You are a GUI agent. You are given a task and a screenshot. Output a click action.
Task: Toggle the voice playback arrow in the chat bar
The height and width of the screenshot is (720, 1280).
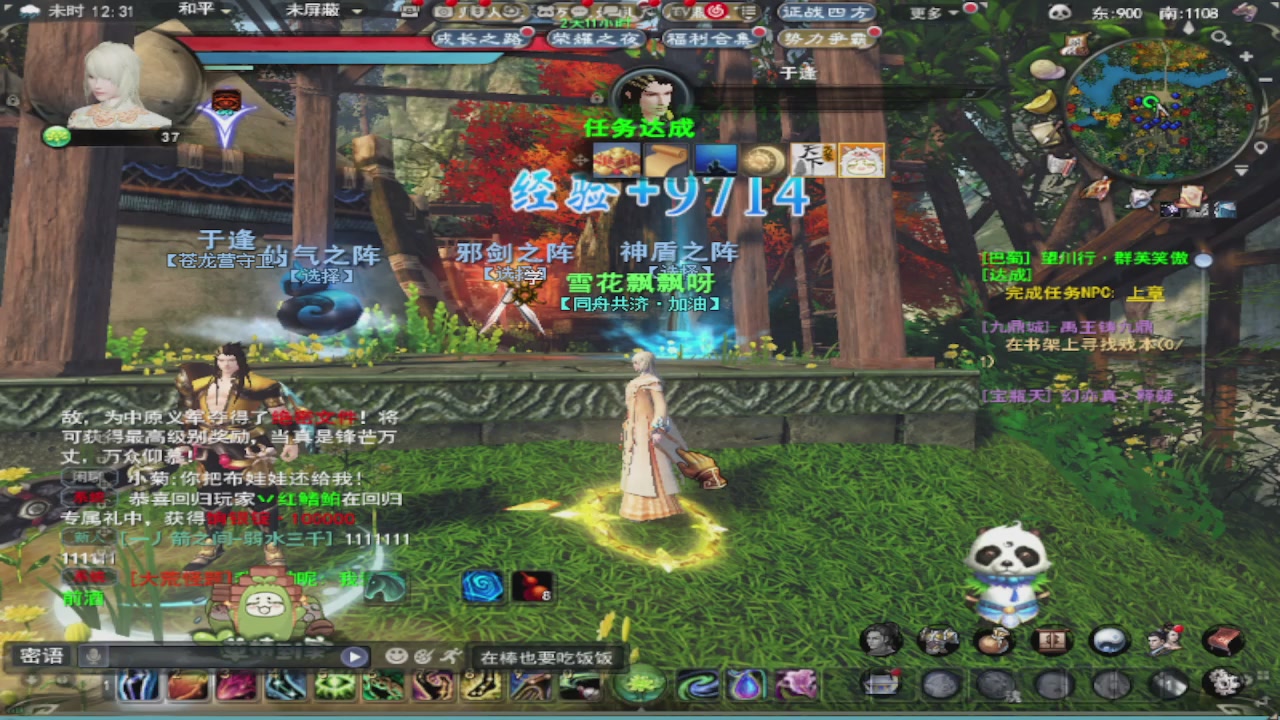[353, 656]
